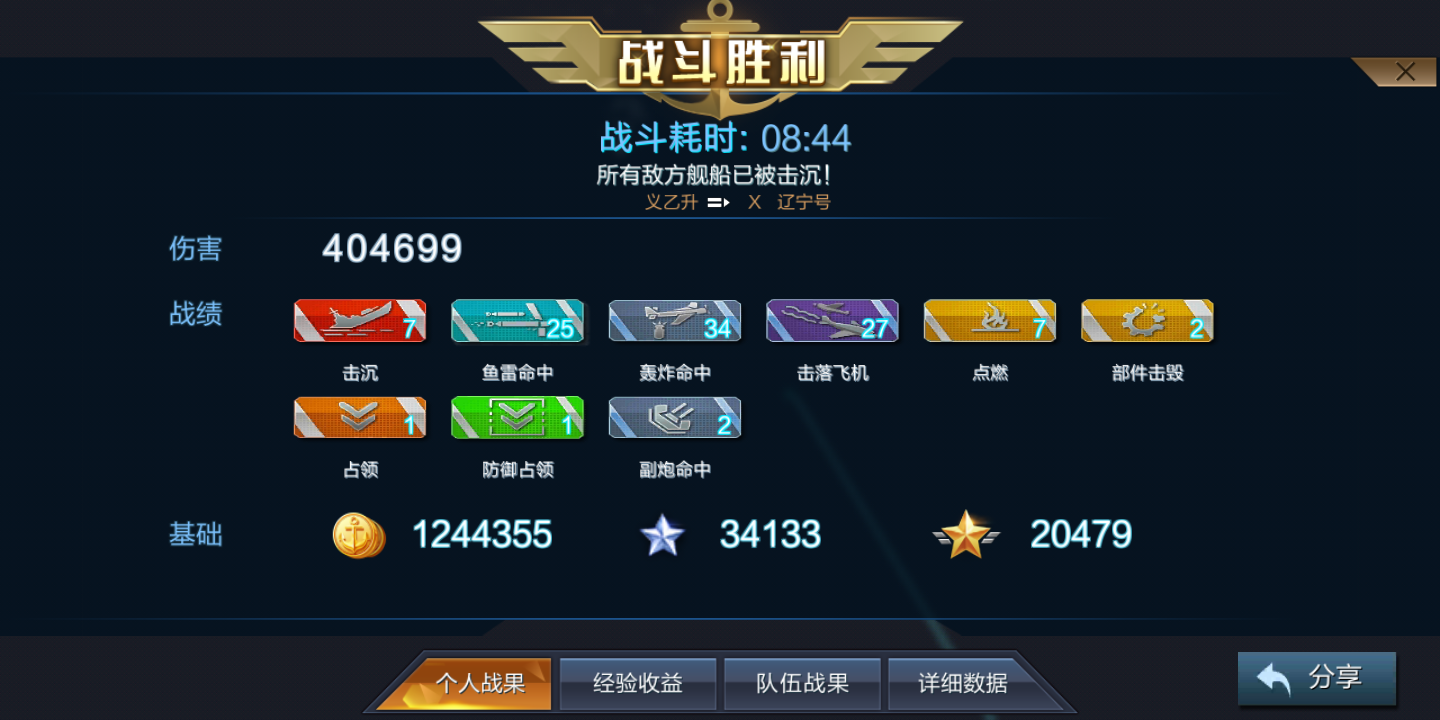Click the 副炮命中 secondary battery hits badge
This screenshot has height=720, width=1440.
pos(674,417)
